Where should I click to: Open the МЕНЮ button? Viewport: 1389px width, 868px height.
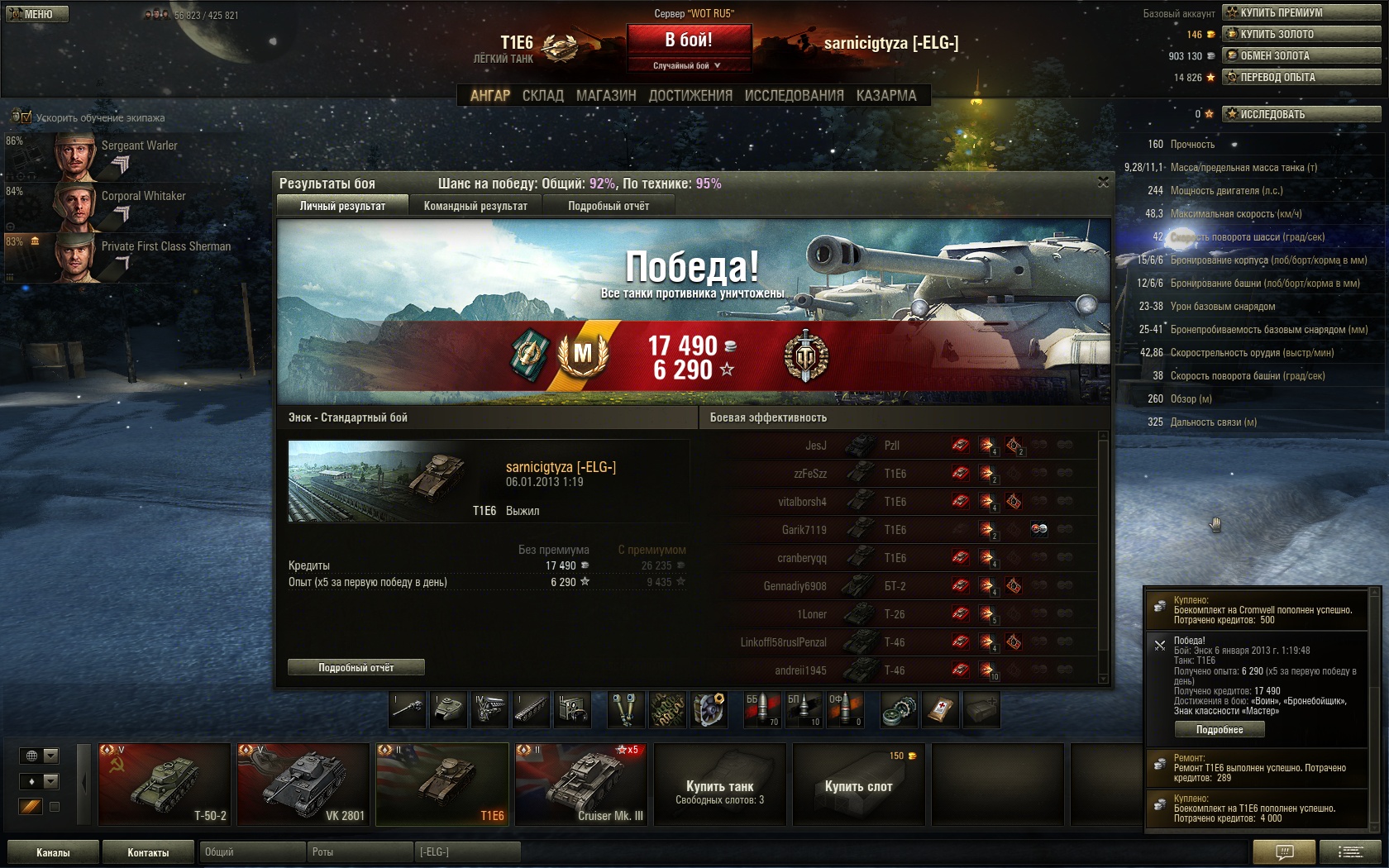(36, 14)
